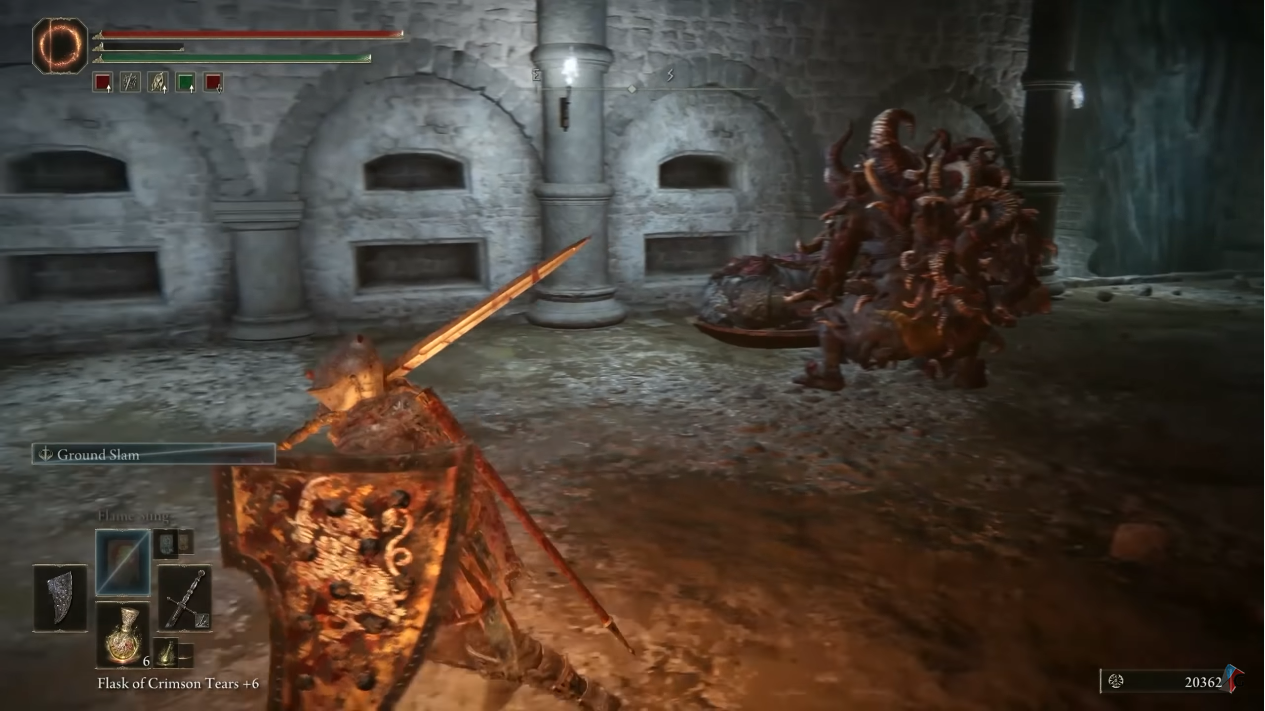Click the left-hand shield equipment slot
This screenshot has width=1265, height=711.
60,598
